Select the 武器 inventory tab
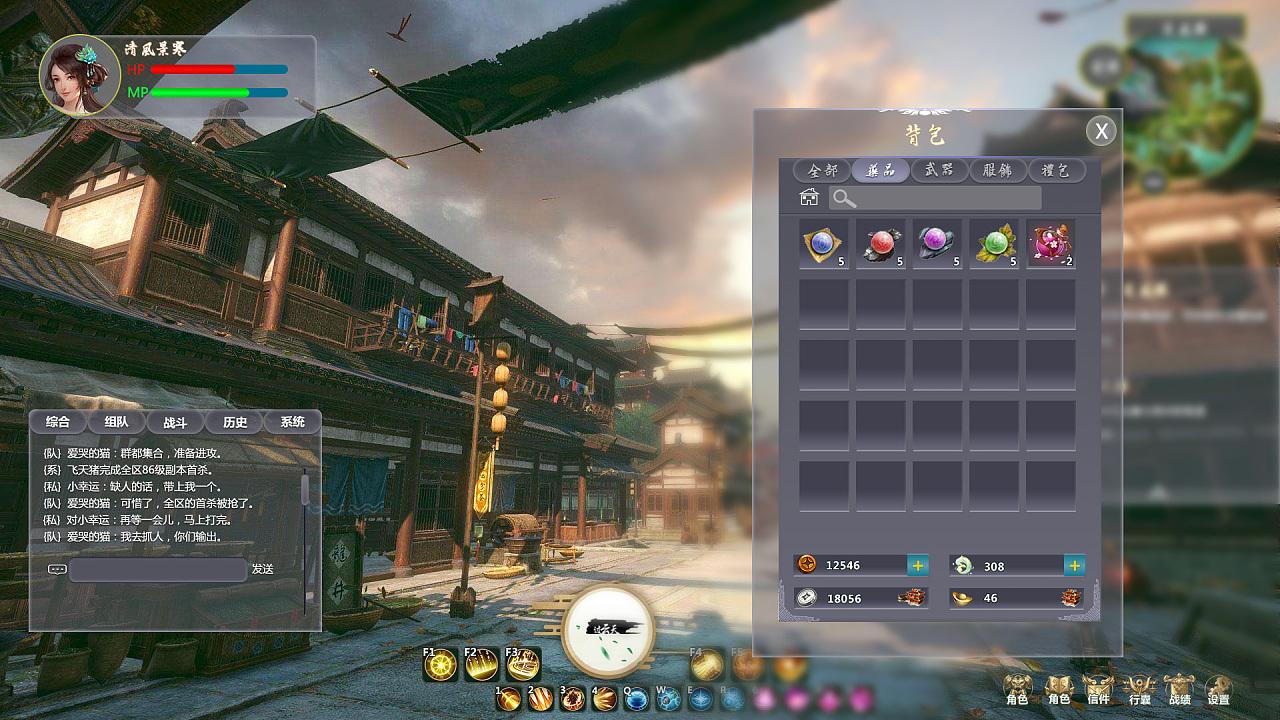 point(939,170)
